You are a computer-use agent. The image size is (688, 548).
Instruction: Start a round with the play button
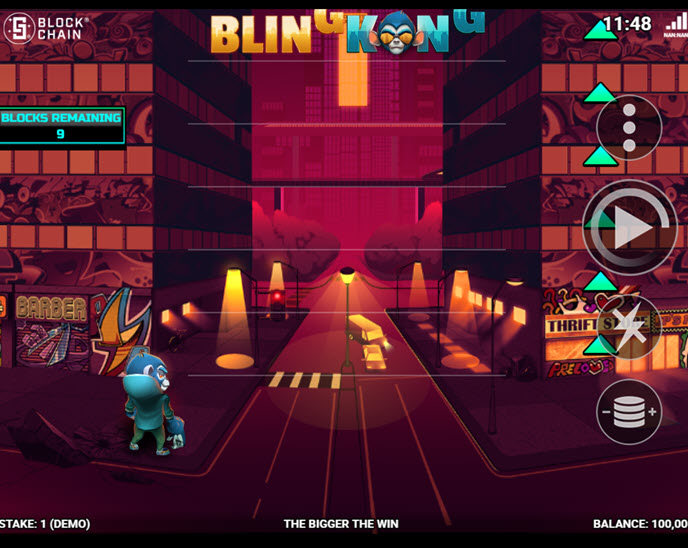click(x=630, y=229)
